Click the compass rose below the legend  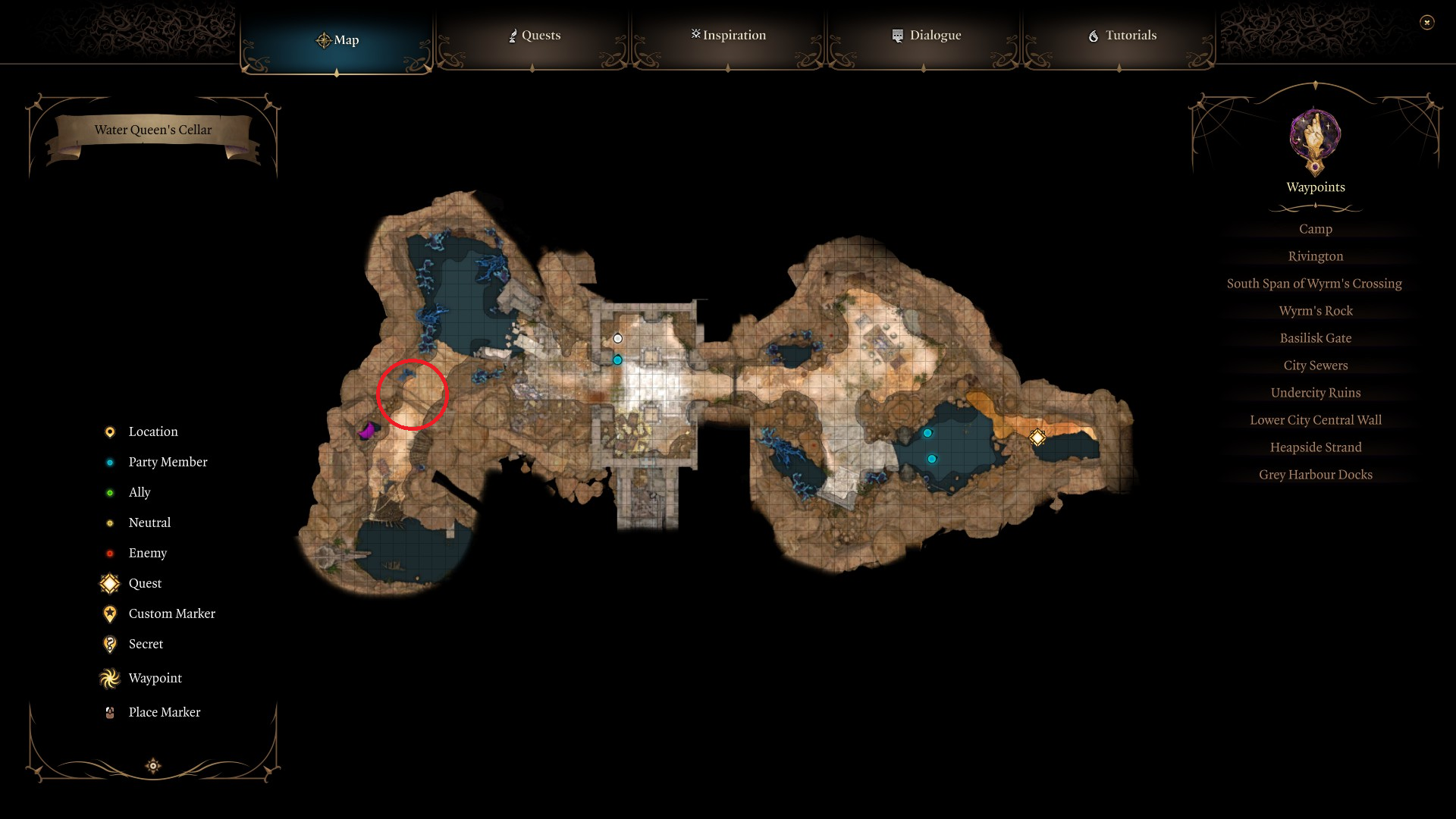152,766
